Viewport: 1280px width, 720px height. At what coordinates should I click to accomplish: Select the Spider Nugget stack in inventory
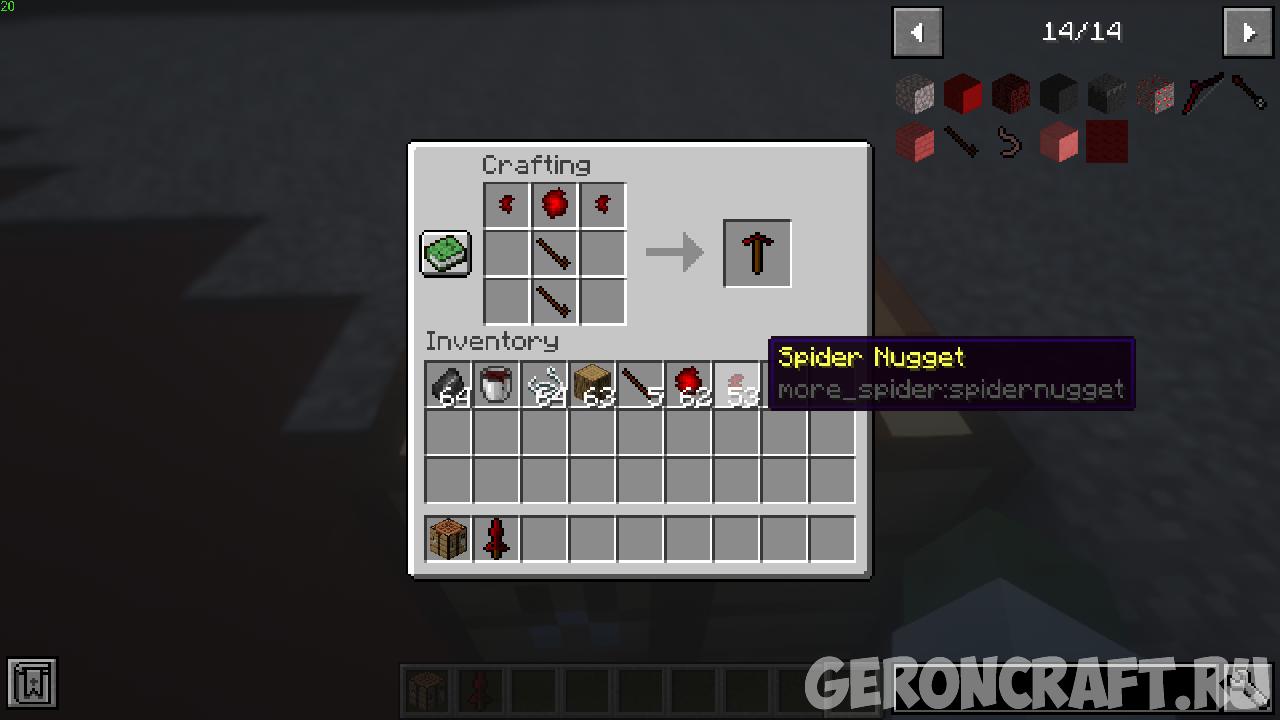point(737,385)
